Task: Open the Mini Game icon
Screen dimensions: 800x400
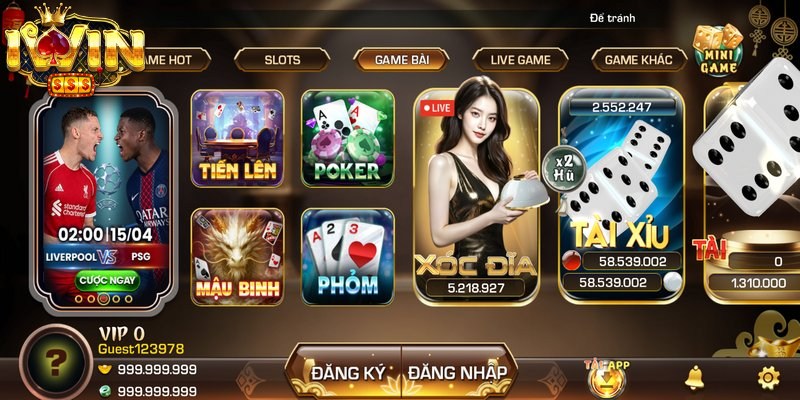Action: [x=718, y=50]
